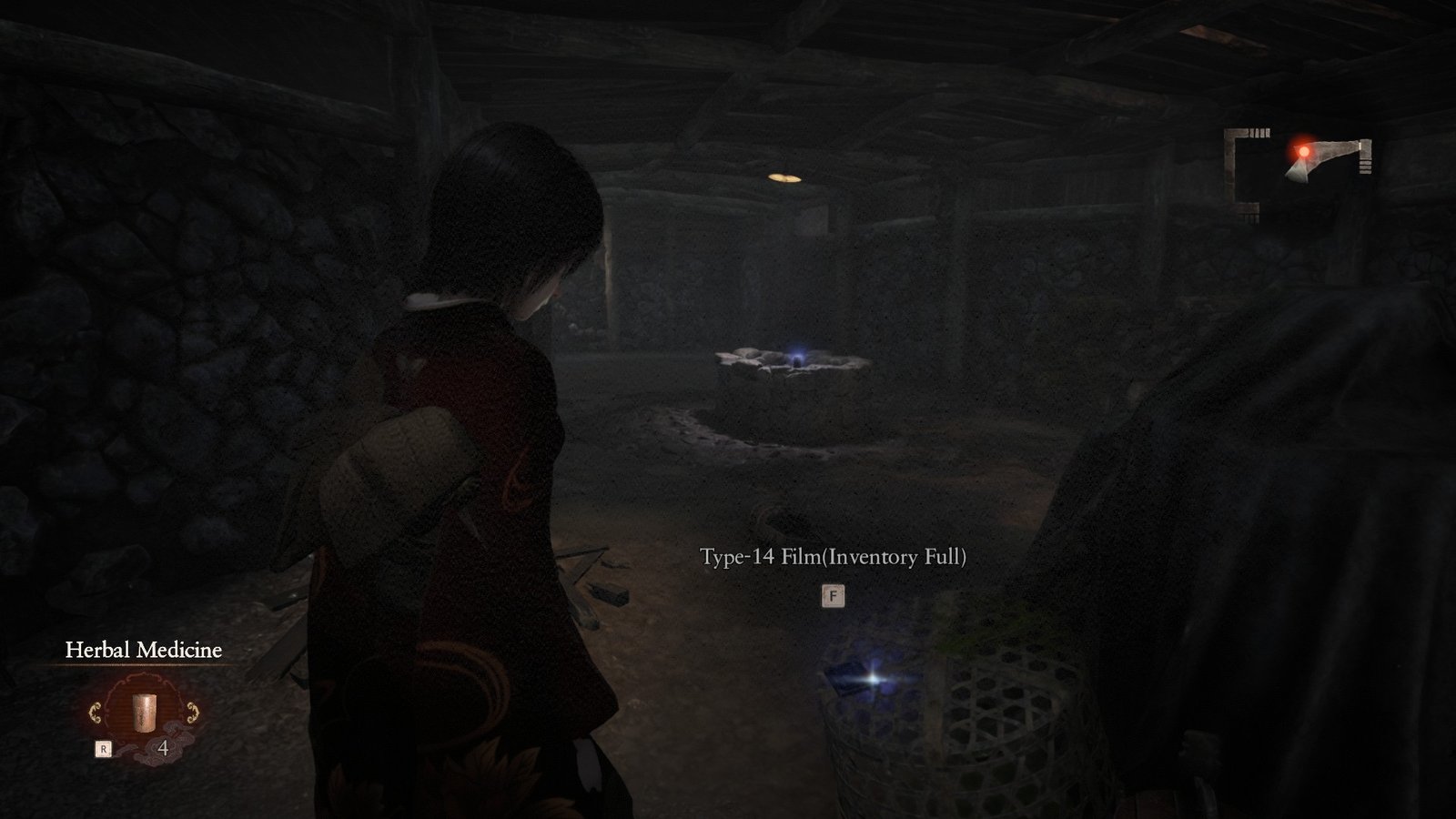Click the item count number 4
Image resolution: width=1456 pixels, height=819 pixels.
164,748
